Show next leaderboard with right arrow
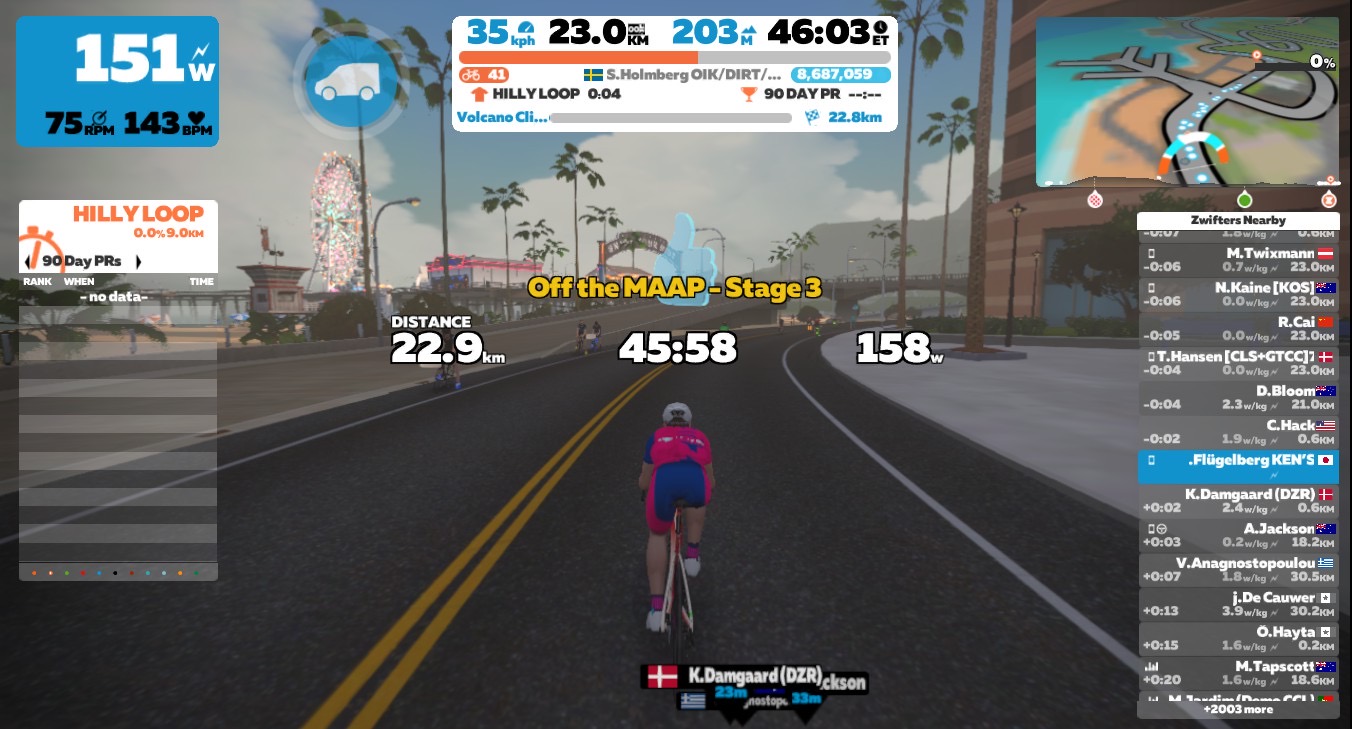The width and height of the screenshot is (1352, 729). click(138, 262)
